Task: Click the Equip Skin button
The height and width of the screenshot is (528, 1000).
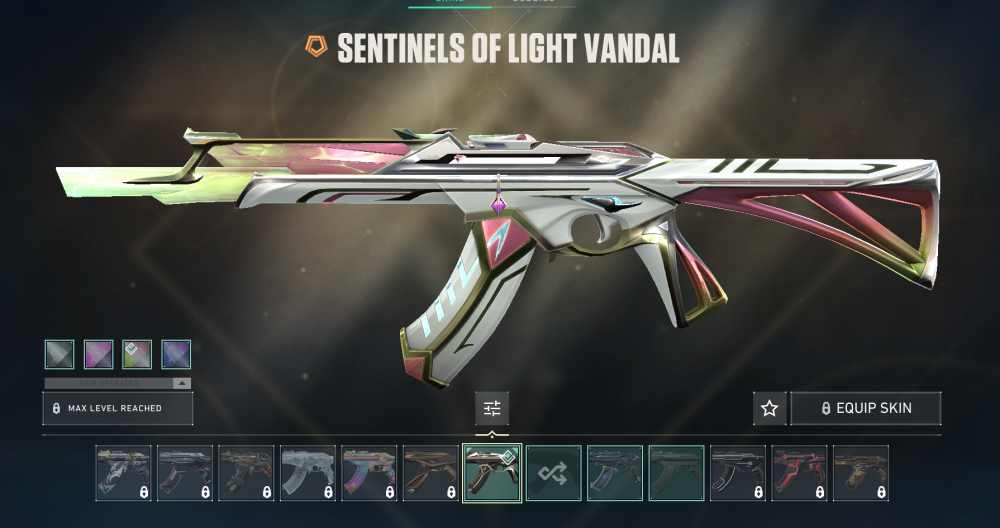Action: [865, 408]
